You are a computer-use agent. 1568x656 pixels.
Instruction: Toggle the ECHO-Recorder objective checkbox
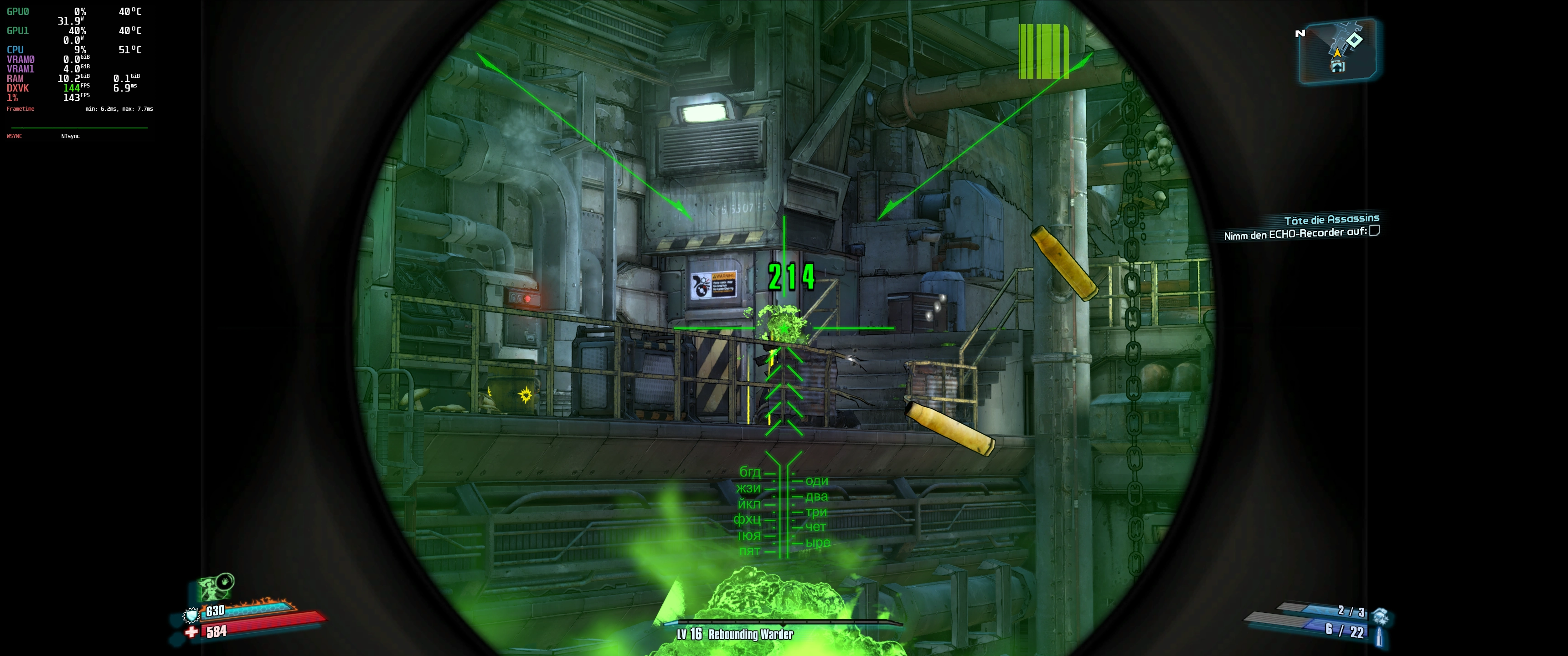coord(1374,231)
